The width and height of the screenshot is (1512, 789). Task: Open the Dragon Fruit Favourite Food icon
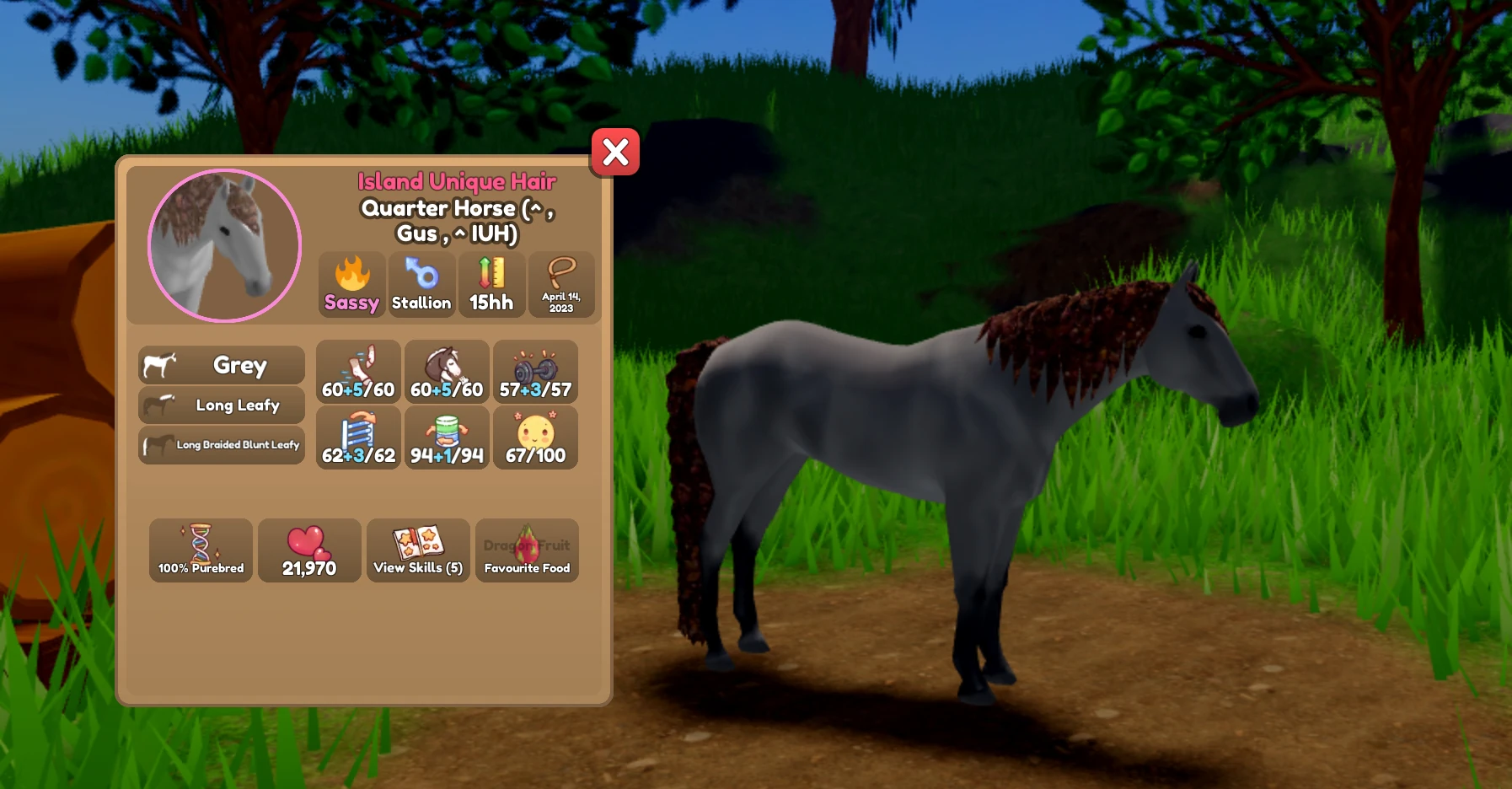pos(527,550)
